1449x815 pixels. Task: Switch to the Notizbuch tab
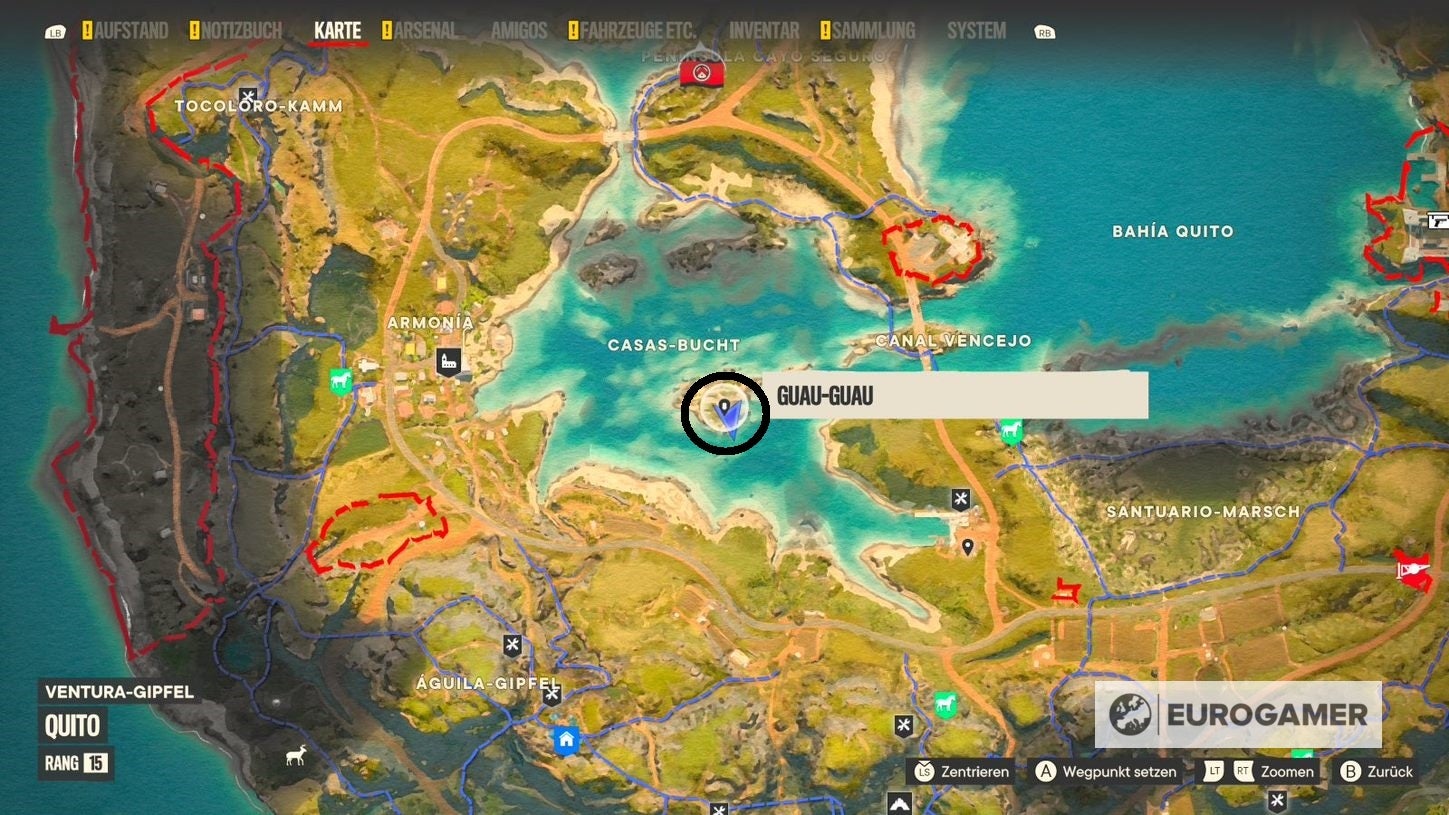click(x=241, y=31)
